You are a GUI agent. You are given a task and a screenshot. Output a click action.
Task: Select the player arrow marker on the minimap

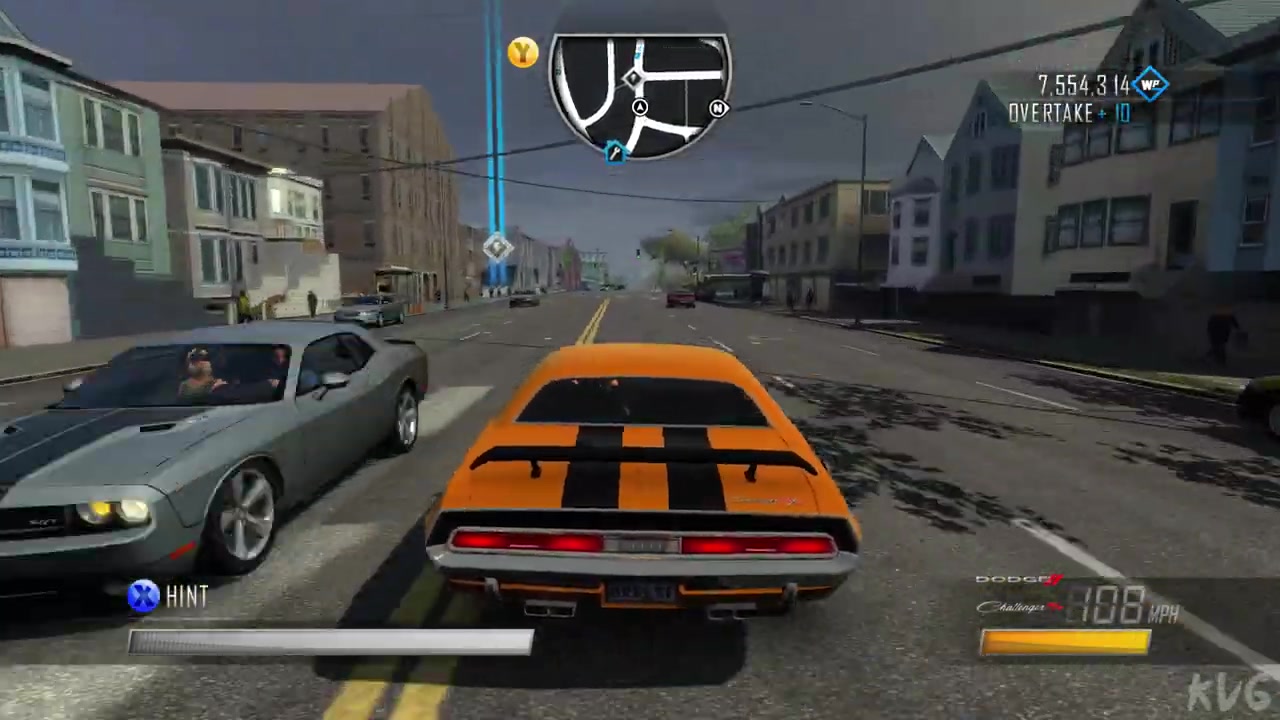[640, 107]
